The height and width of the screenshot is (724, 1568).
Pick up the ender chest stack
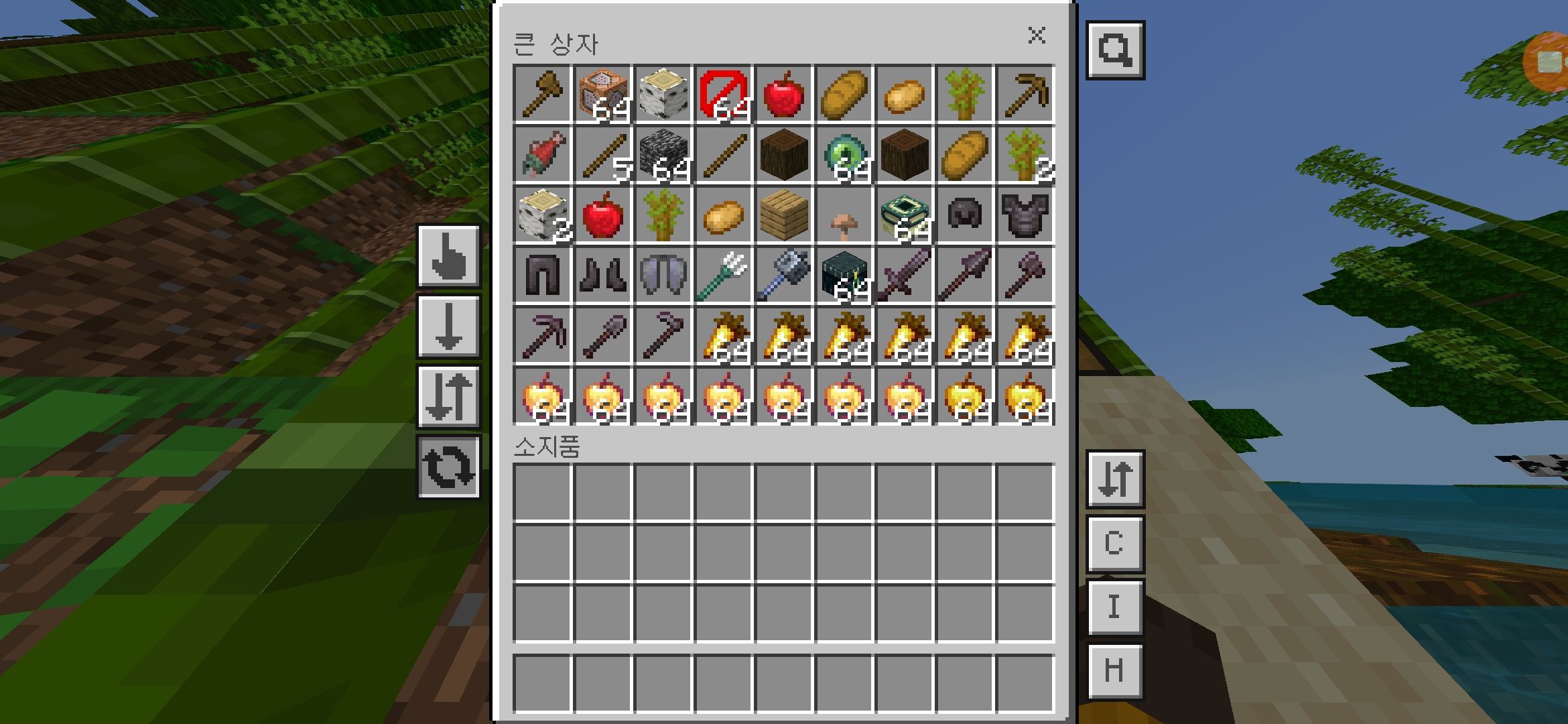point(844,276)
